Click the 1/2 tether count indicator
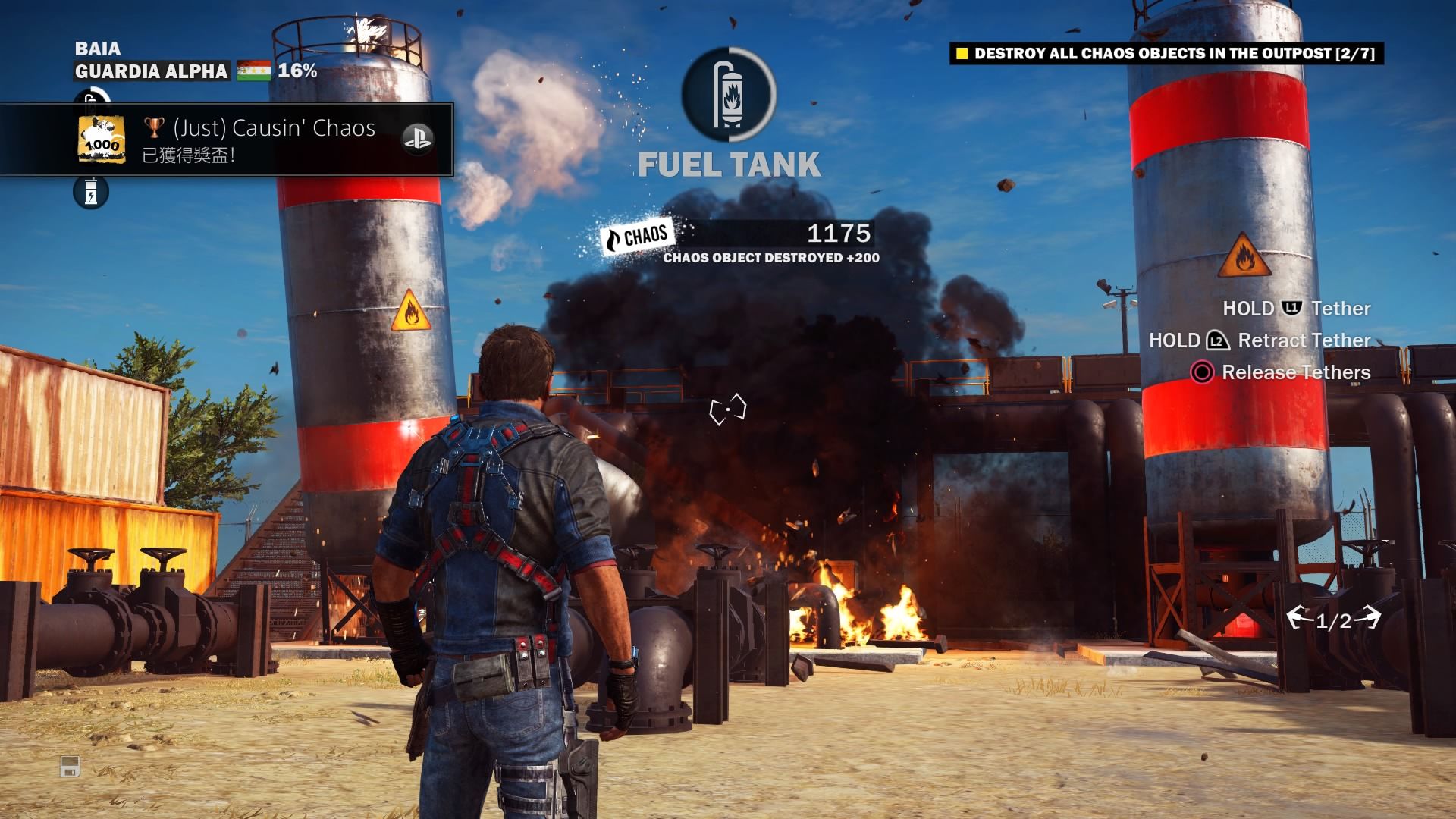The image size is (1456, 819). point(1333,620)
